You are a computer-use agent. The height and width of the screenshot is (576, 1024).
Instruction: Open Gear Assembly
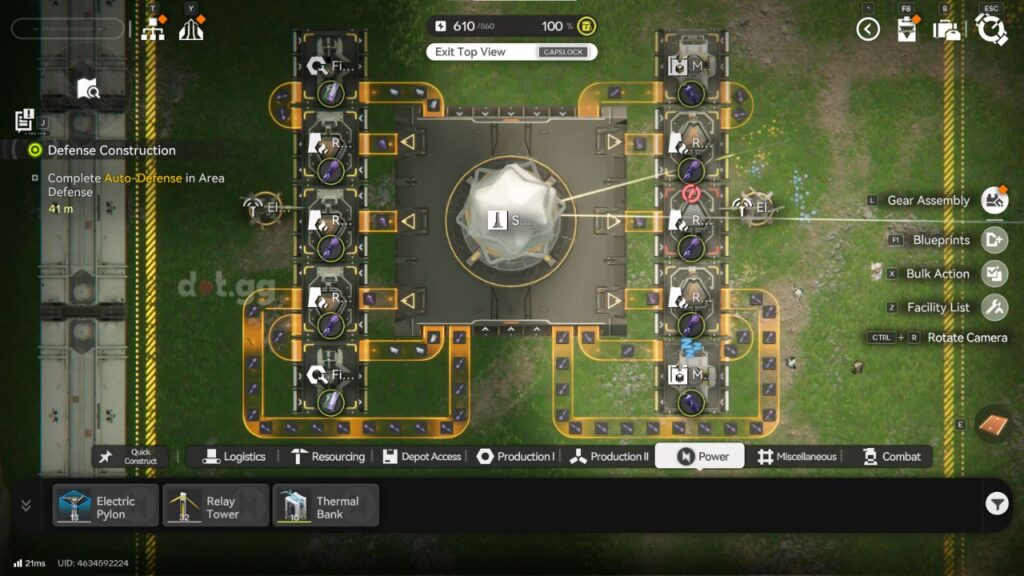coord(994,200)
